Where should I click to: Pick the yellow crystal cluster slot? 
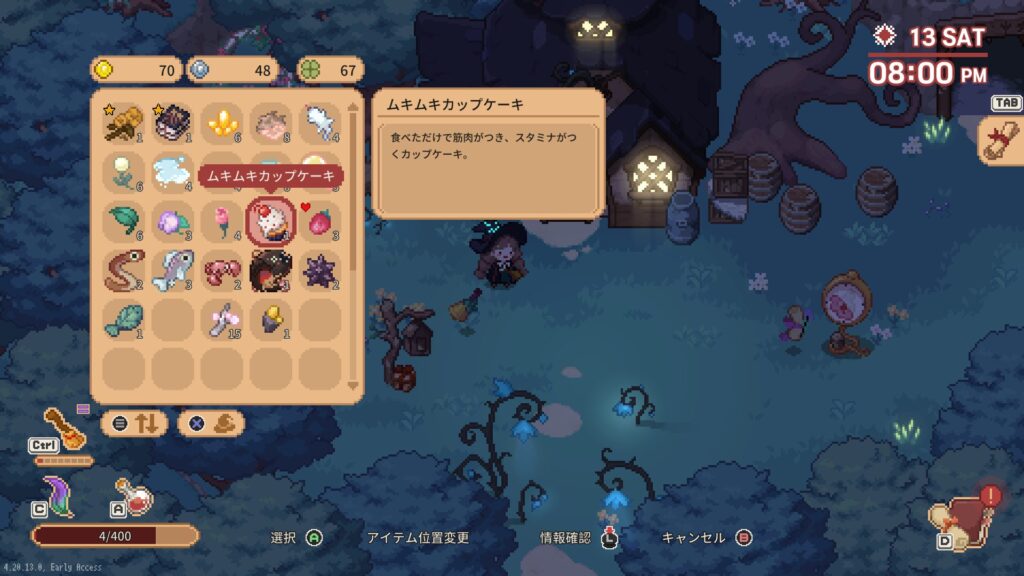[x=222, y=123]
